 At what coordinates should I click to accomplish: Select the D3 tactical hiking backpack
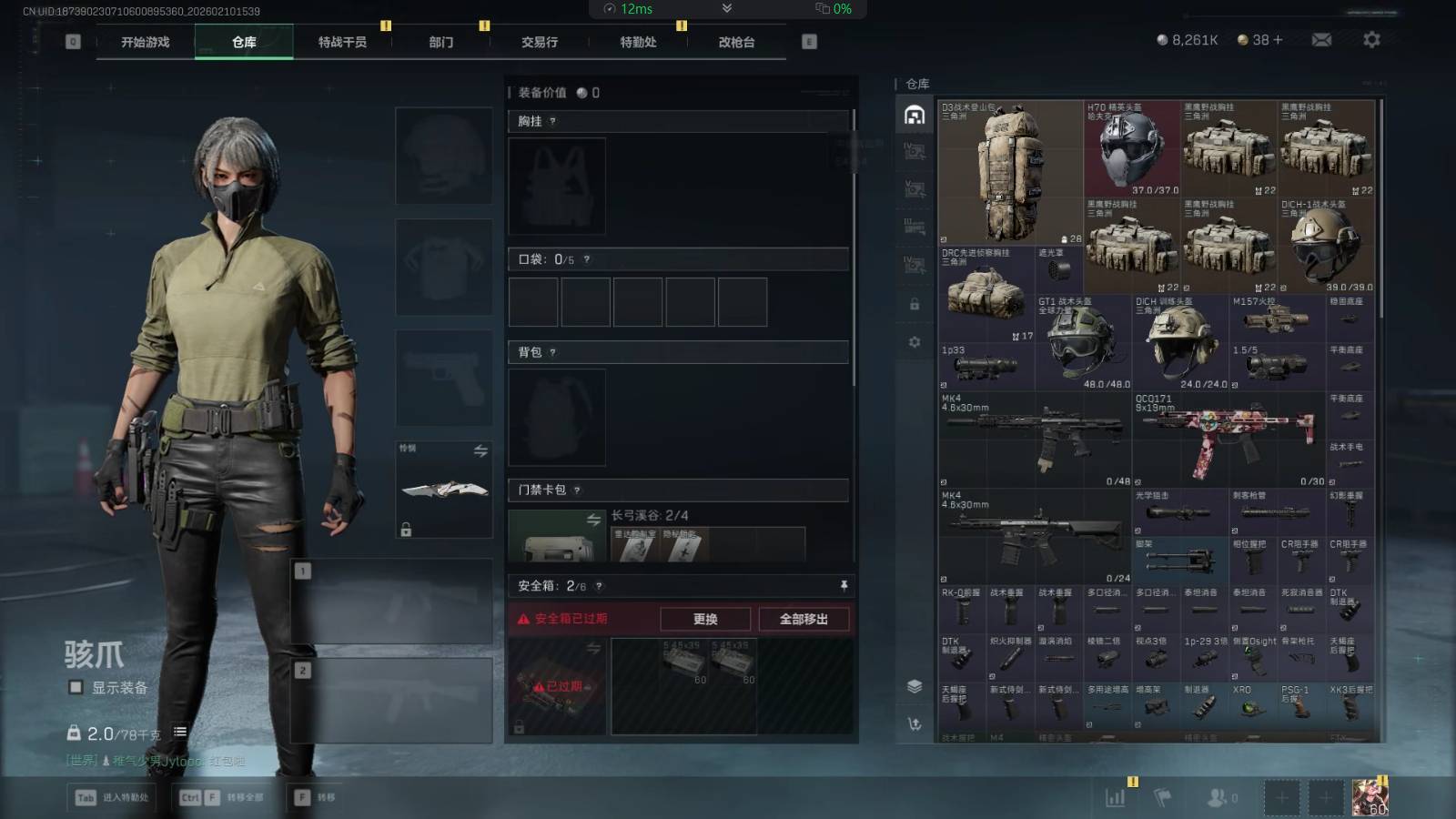point(1009,173)
